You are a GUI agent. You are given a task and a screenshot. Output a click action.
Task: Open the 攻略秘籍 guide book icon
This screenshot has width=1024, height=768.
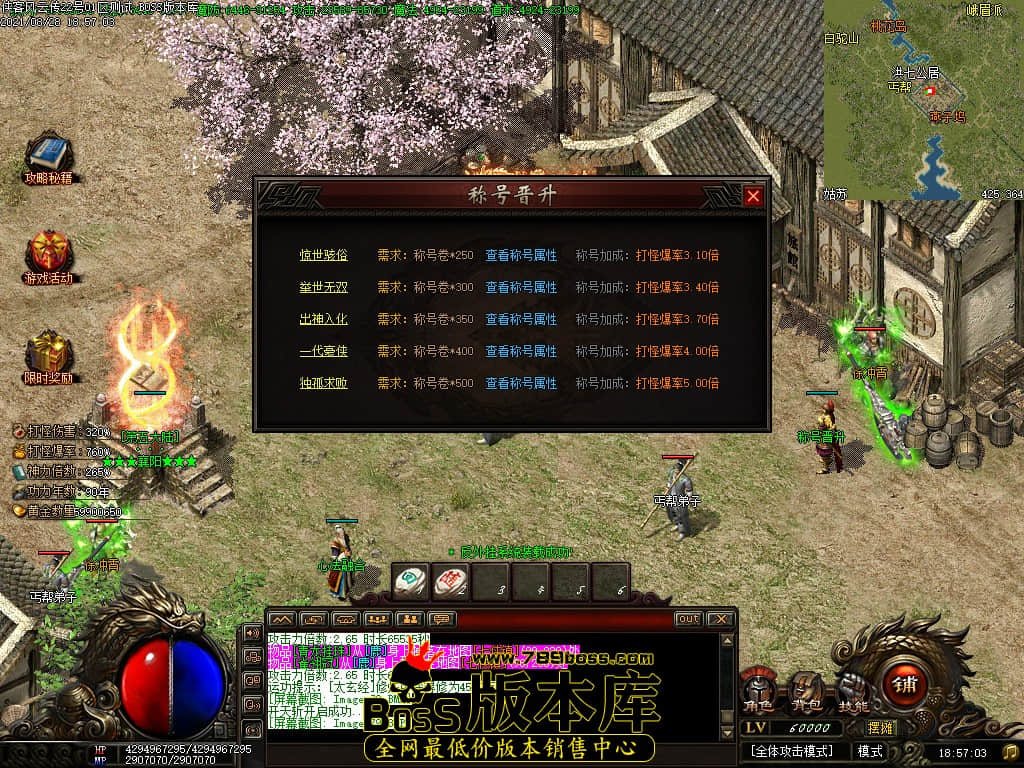click(47, 155)
